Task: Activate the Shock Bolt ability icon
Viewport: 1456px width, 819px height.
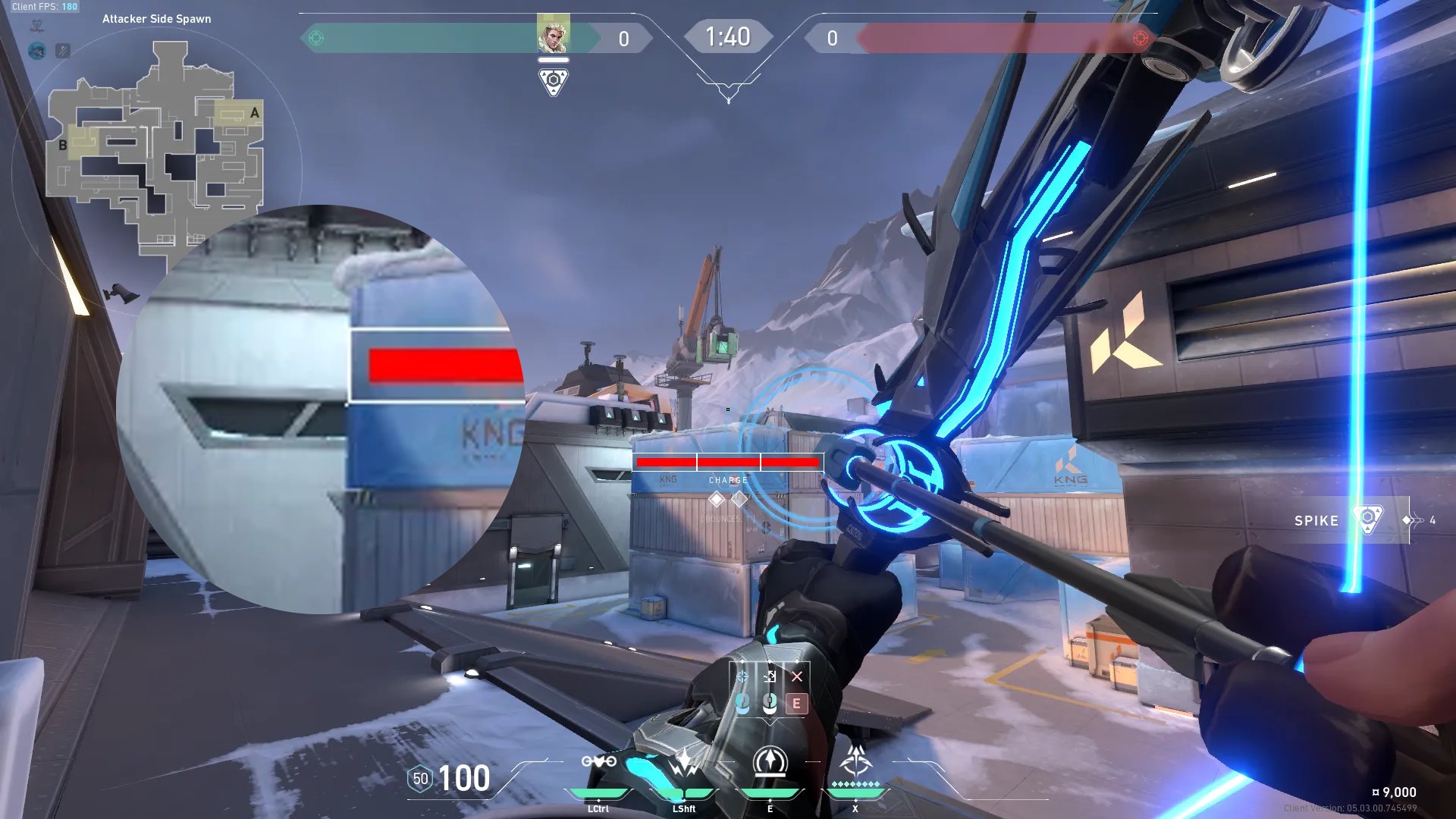Action: tap(684, 762)
